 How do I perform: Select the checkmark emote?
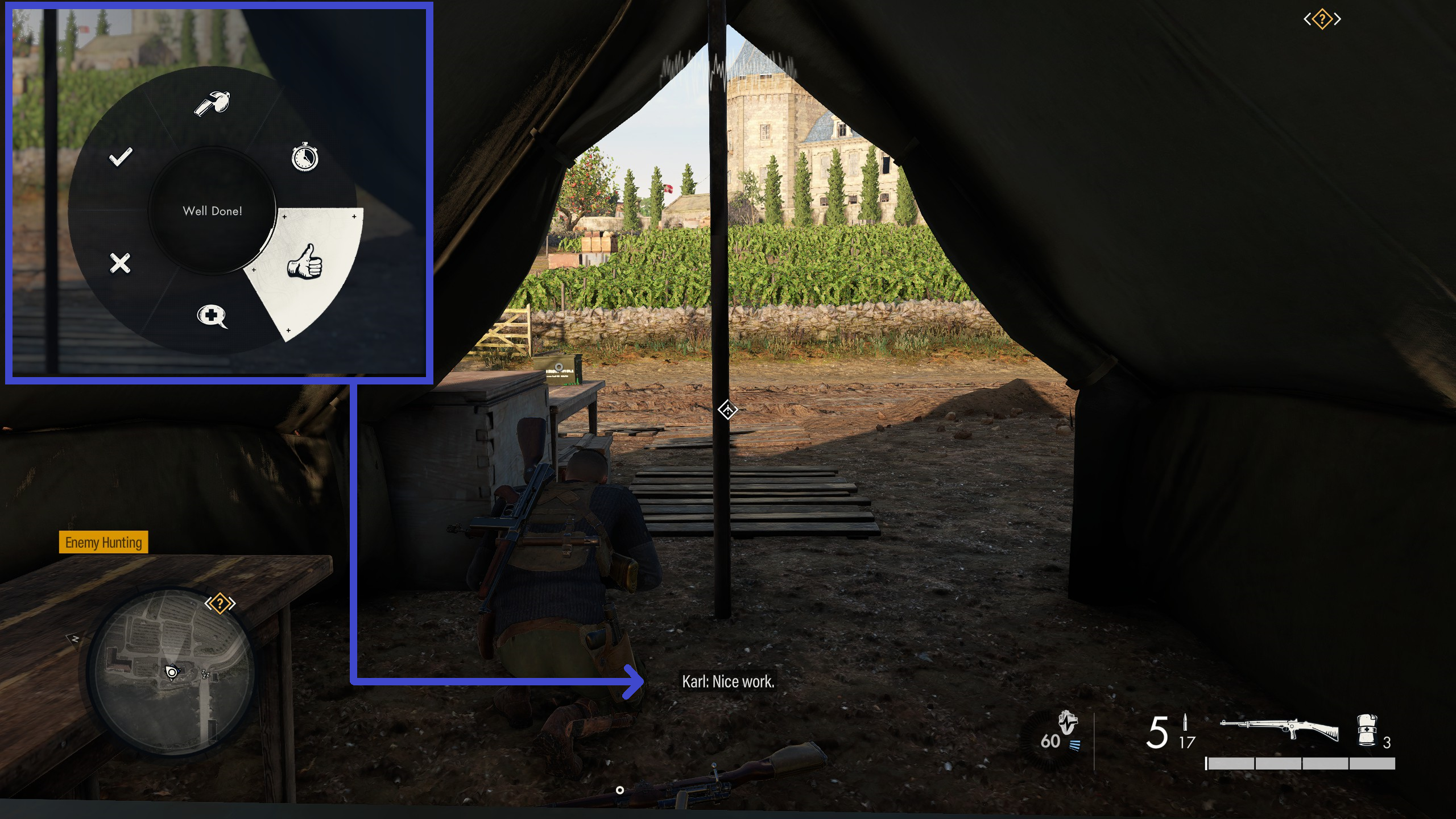click(x=121, y=157)
